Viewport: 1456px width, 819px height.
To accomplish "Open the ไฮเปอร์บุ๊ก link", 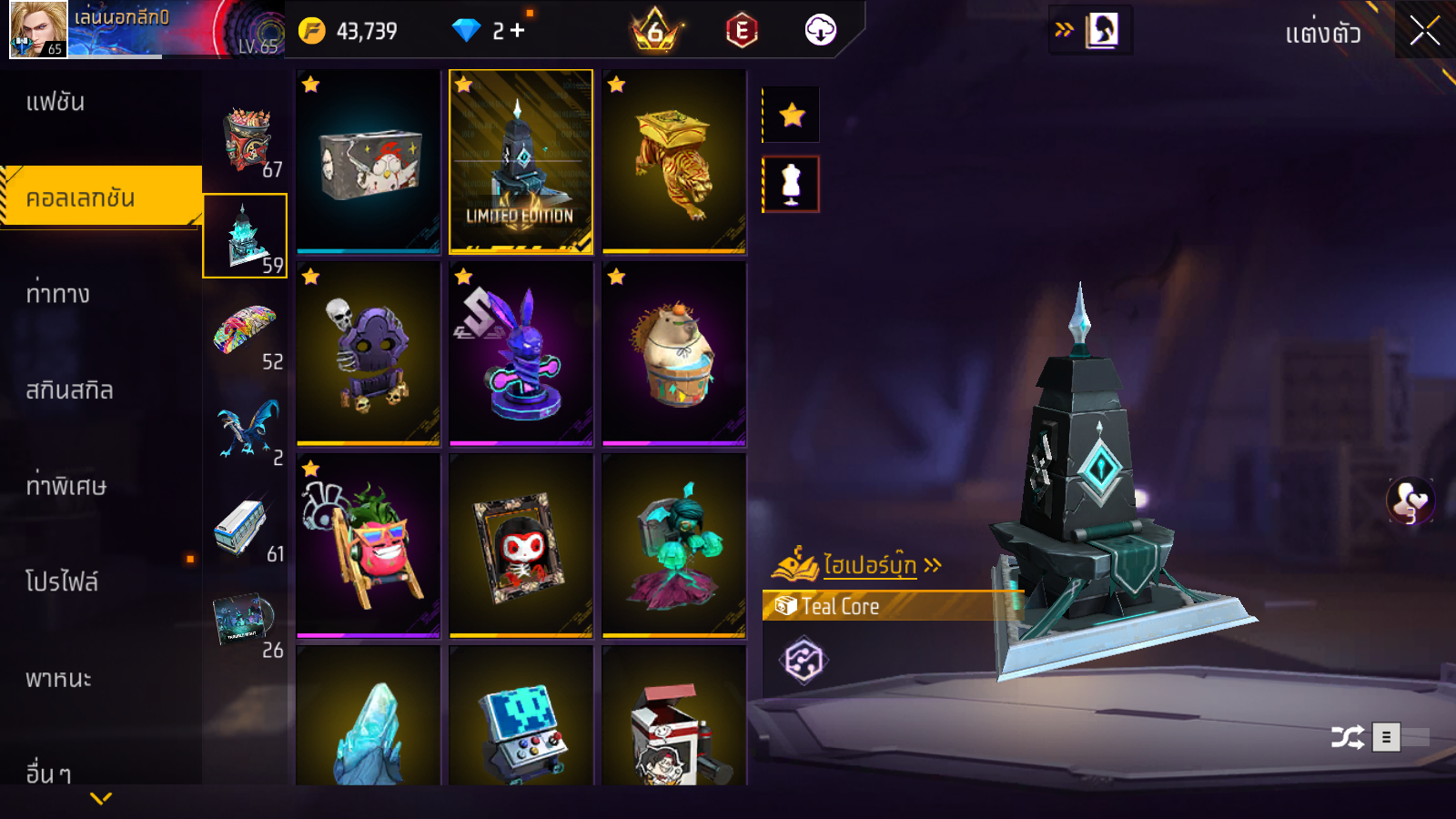I will click(869, 565).
